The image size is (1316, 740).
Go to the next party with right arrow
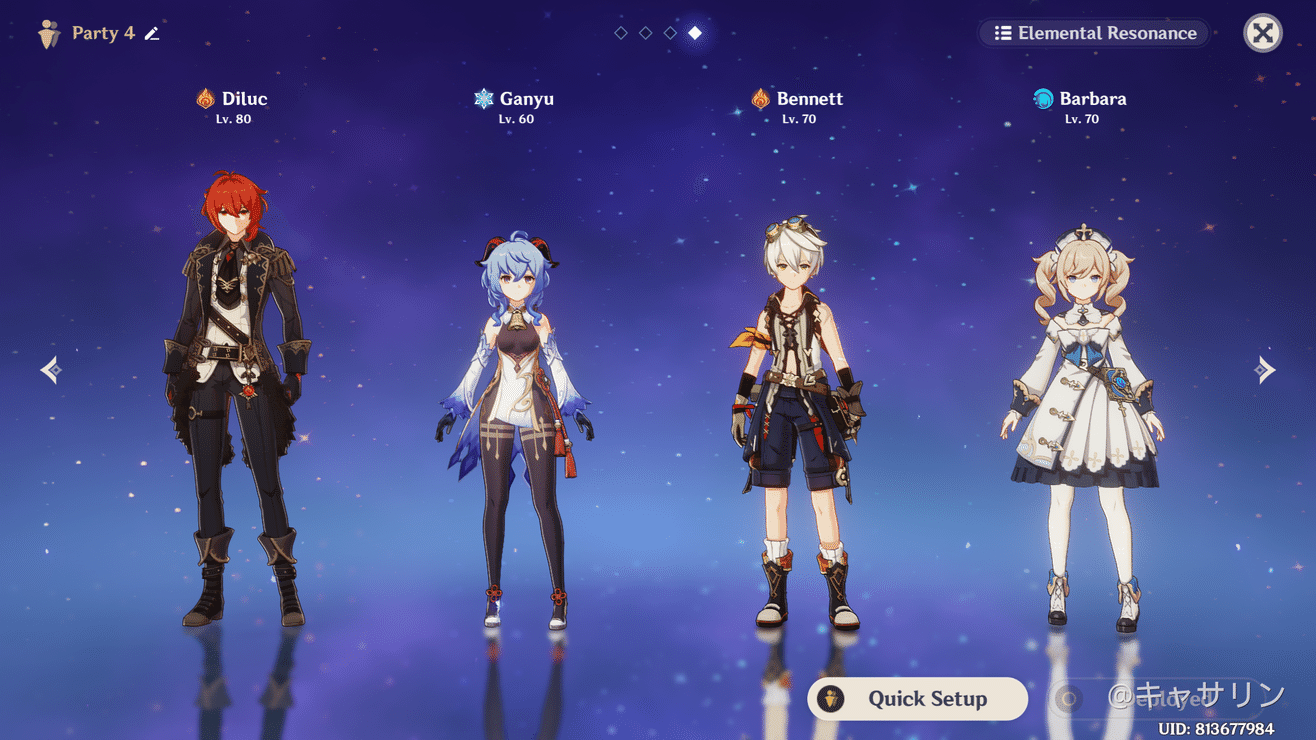(1264, 370)
